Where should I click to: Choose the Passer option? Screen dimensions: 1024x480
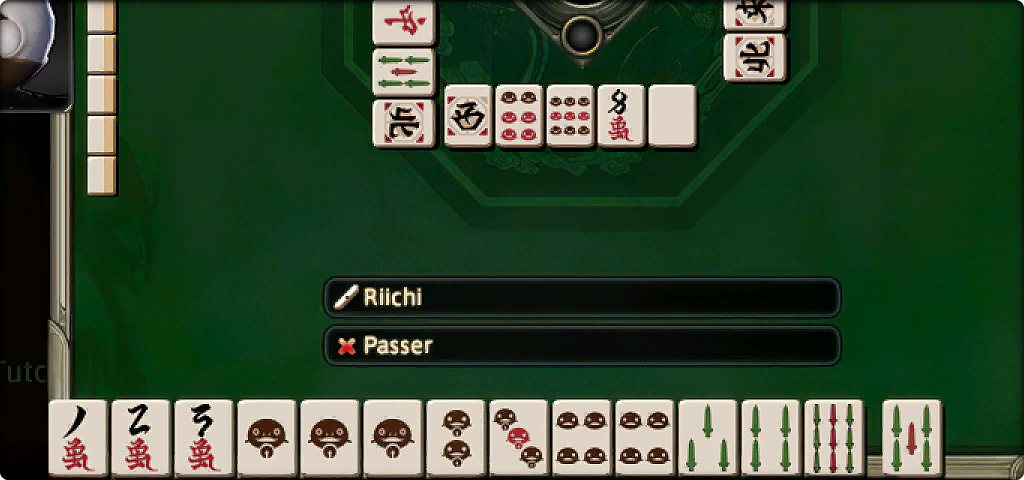582,346
